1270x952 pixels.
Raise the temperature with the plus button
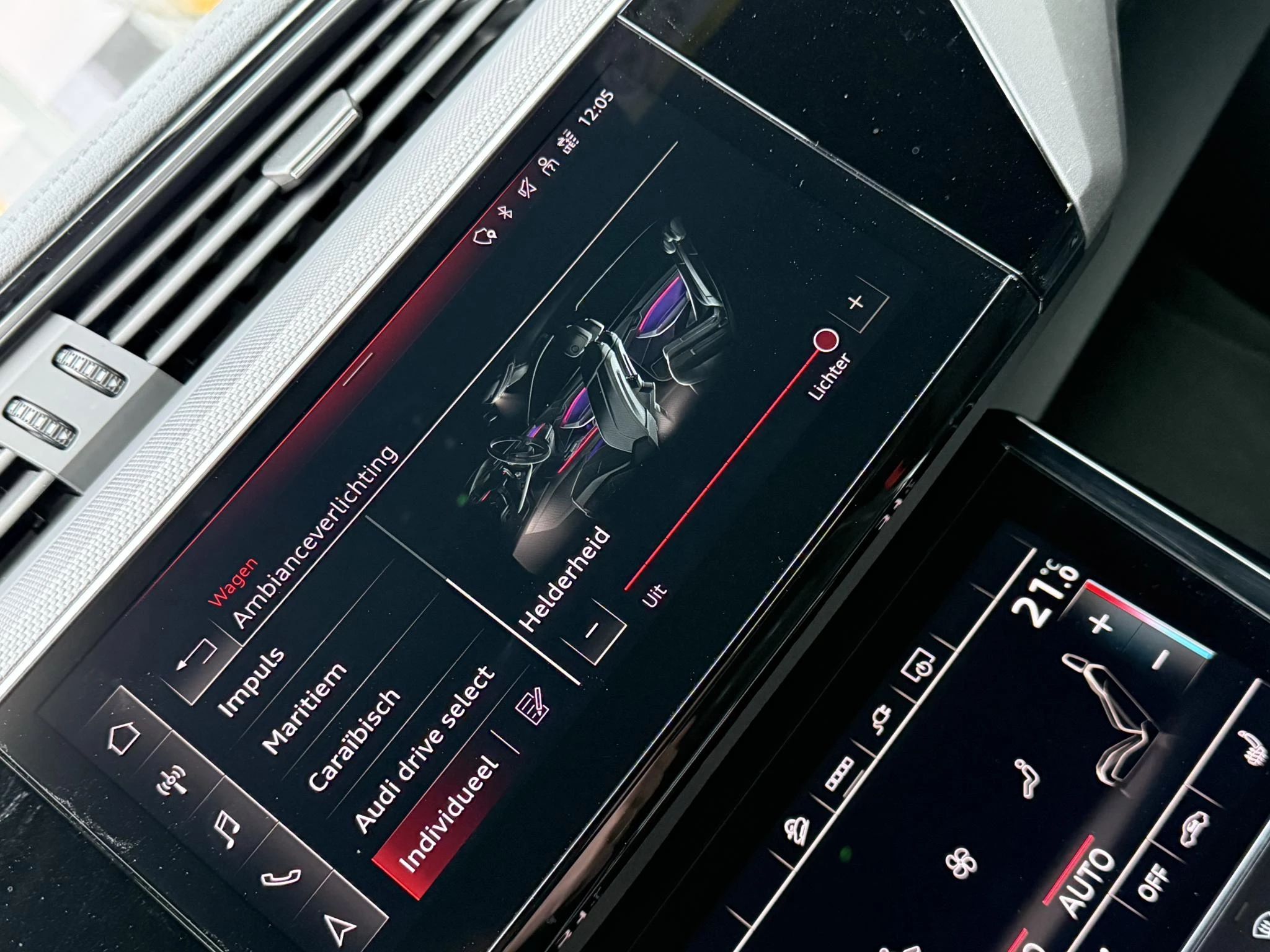(x=1102, y=622)
